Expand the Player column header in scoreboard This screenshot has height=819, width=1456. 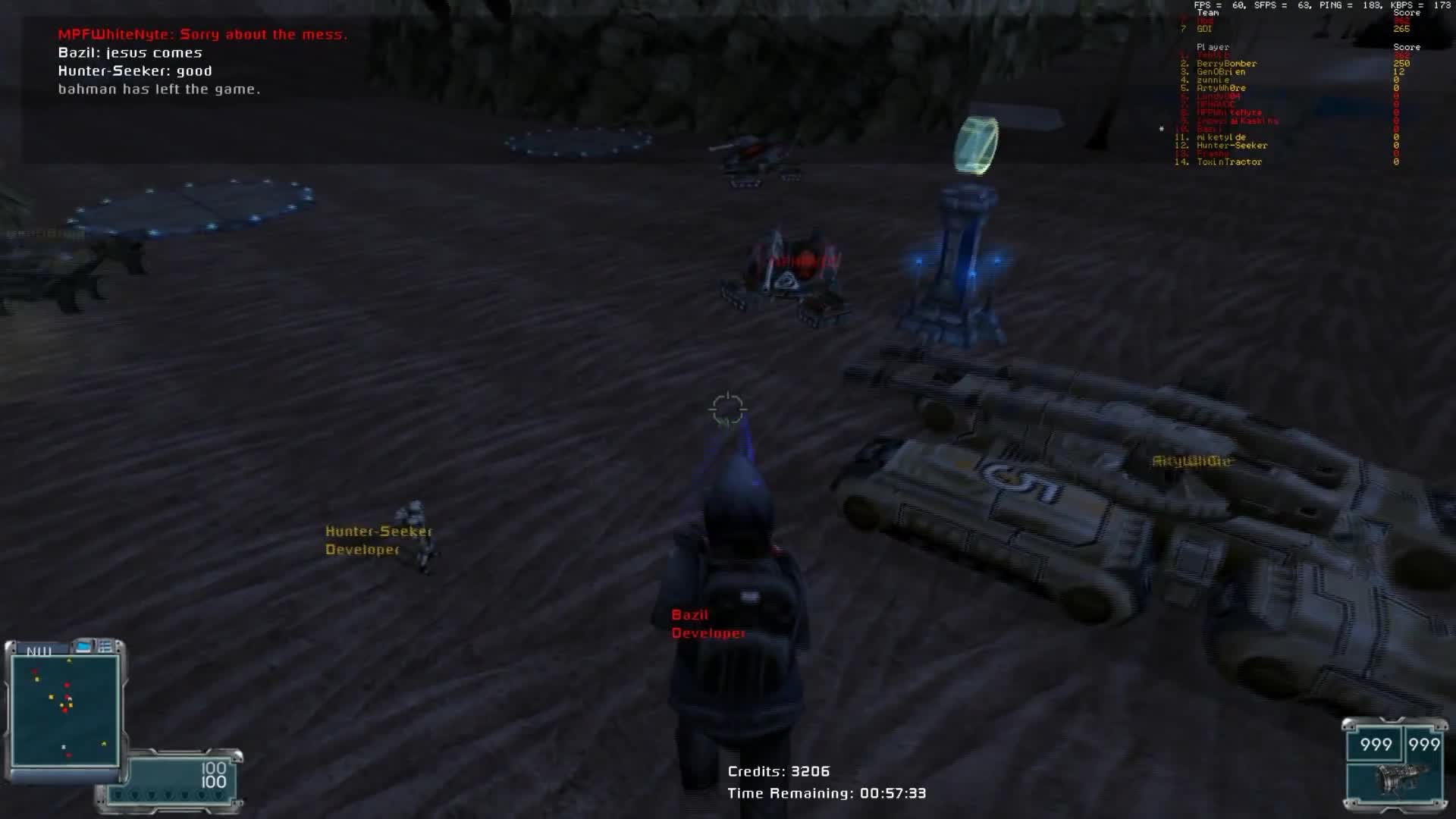click(1213, 47)
